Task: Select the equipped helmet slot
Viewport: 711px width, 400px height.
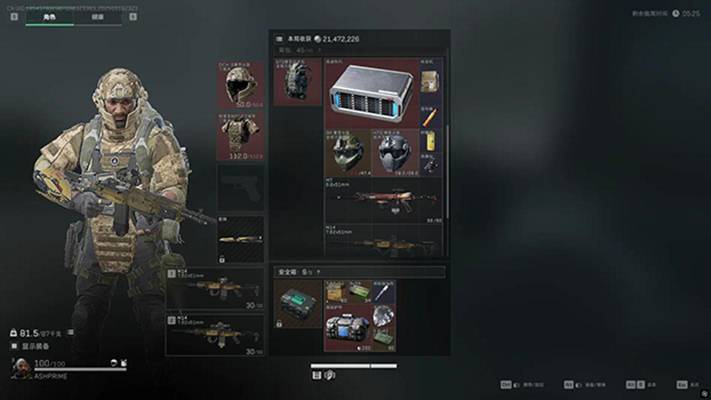Action: pos(240,84)
